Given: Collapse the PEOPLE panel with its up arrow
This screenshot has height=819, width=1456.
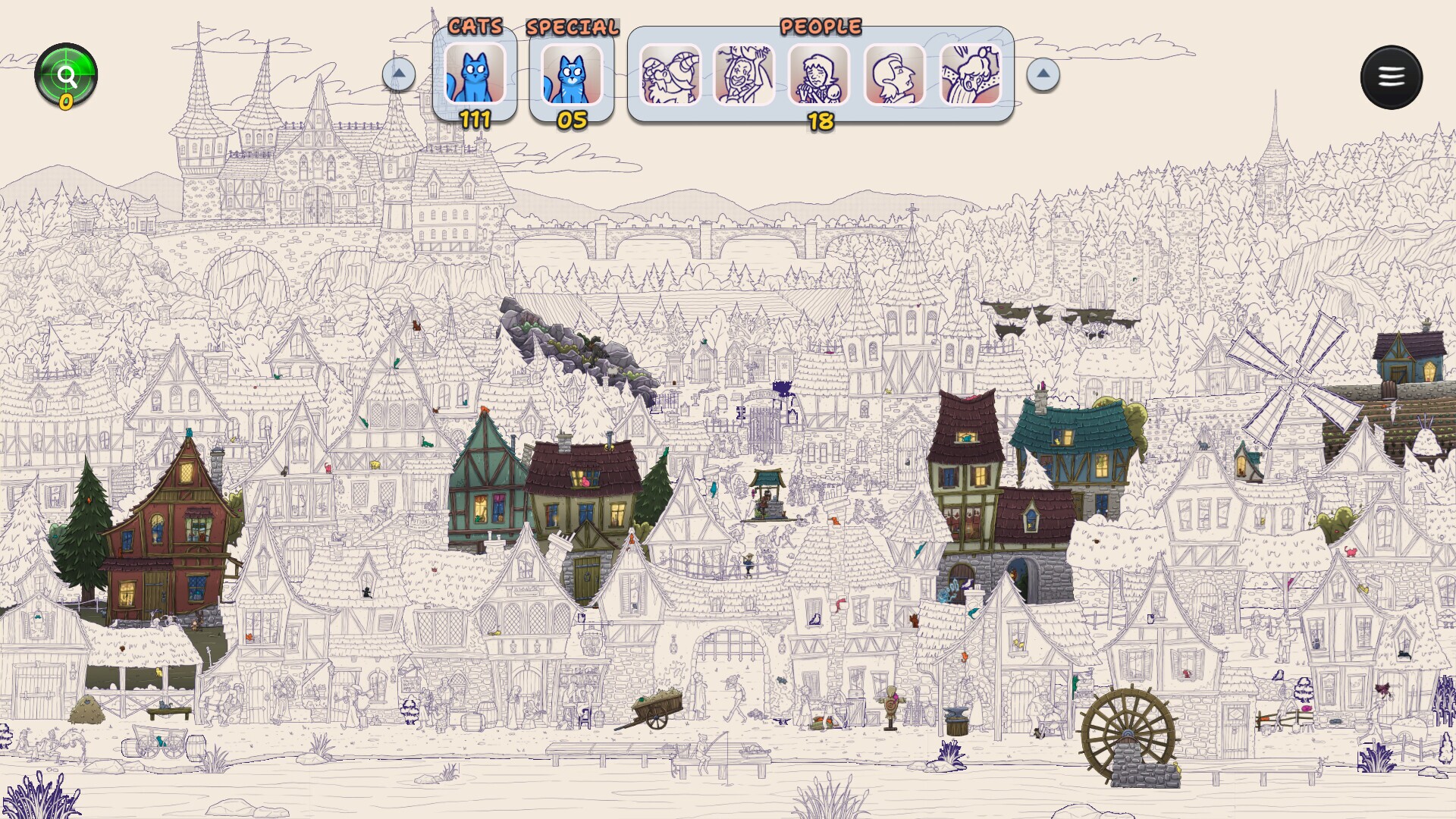Looking at the screenshot, I should [1043, 75].
